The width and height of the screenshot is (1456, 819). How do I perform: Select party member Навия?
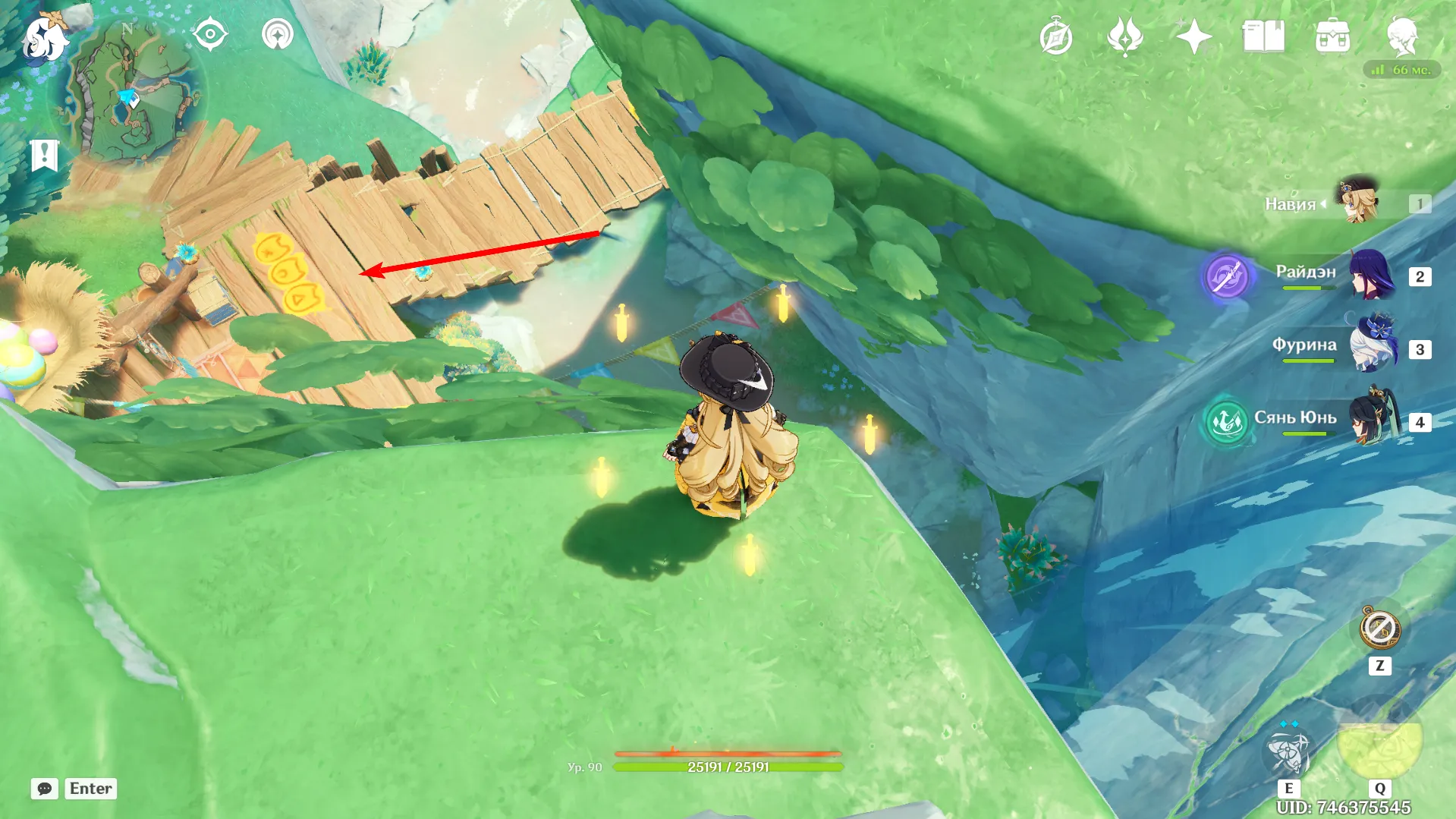[x=1358, y=202]
